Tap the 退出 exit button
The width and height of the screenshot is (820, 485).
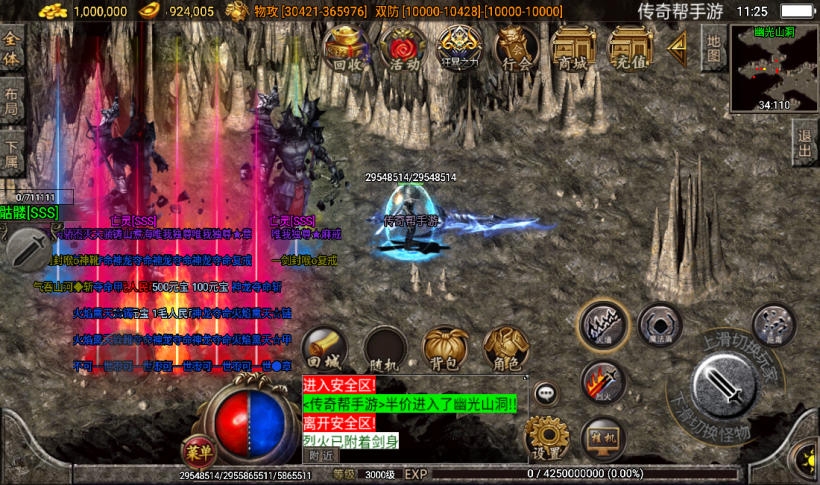tap(803, 144)
